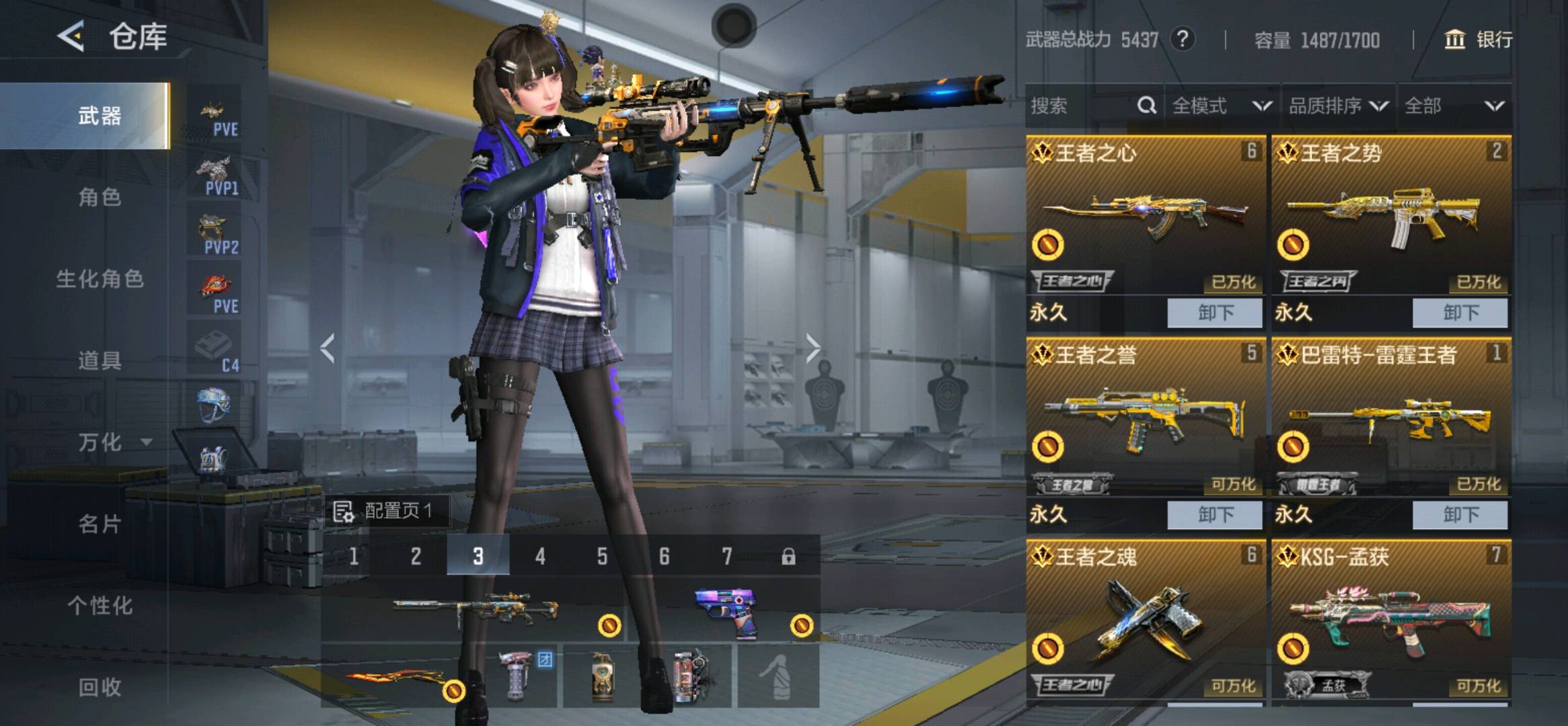This screenshot has height=726, width=1568.
Task: Open the 银行 bank
Action: point(1480,40)
